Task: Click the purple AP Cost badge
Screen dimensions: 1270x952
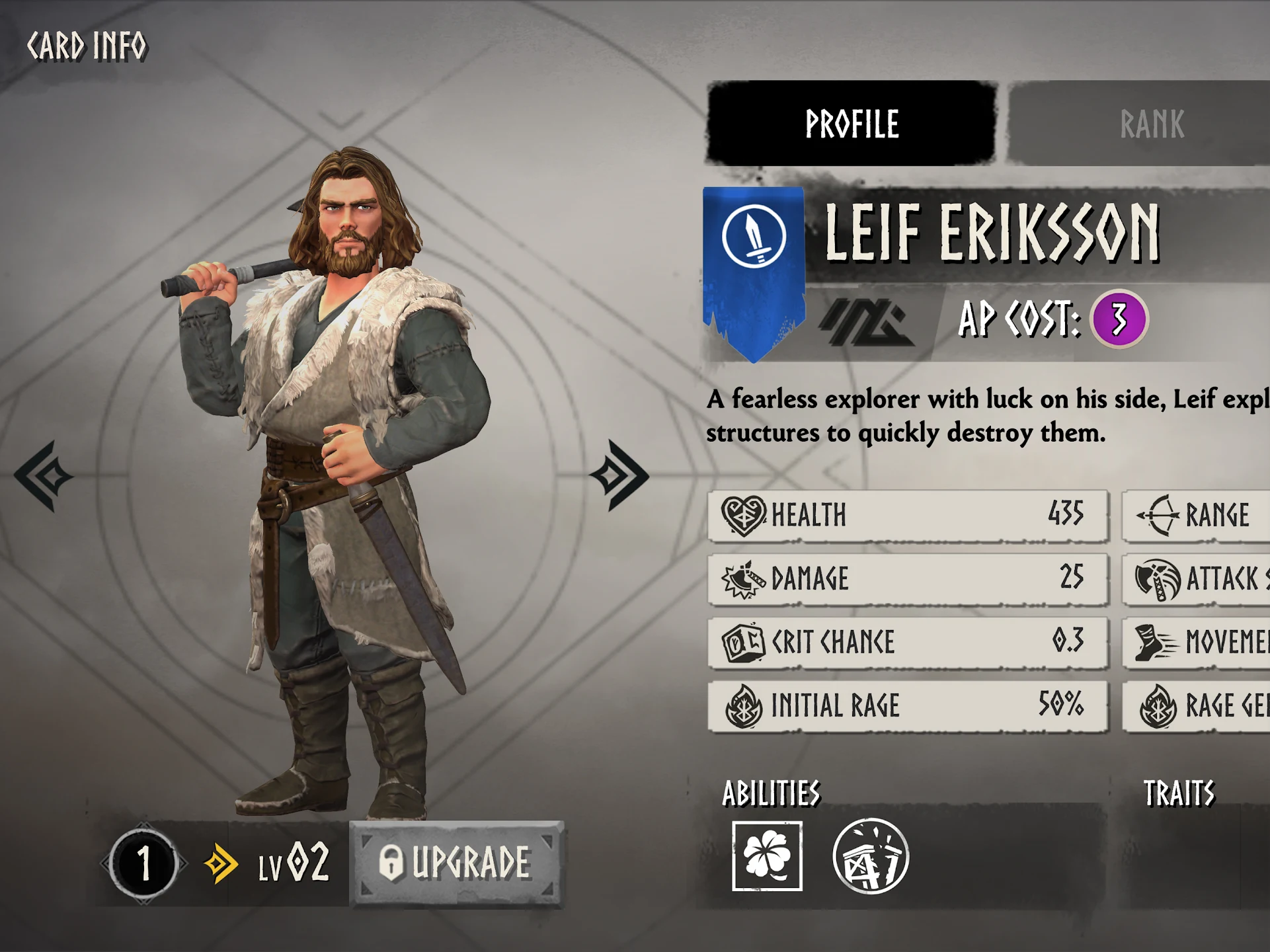Action: click(1118, 319)
